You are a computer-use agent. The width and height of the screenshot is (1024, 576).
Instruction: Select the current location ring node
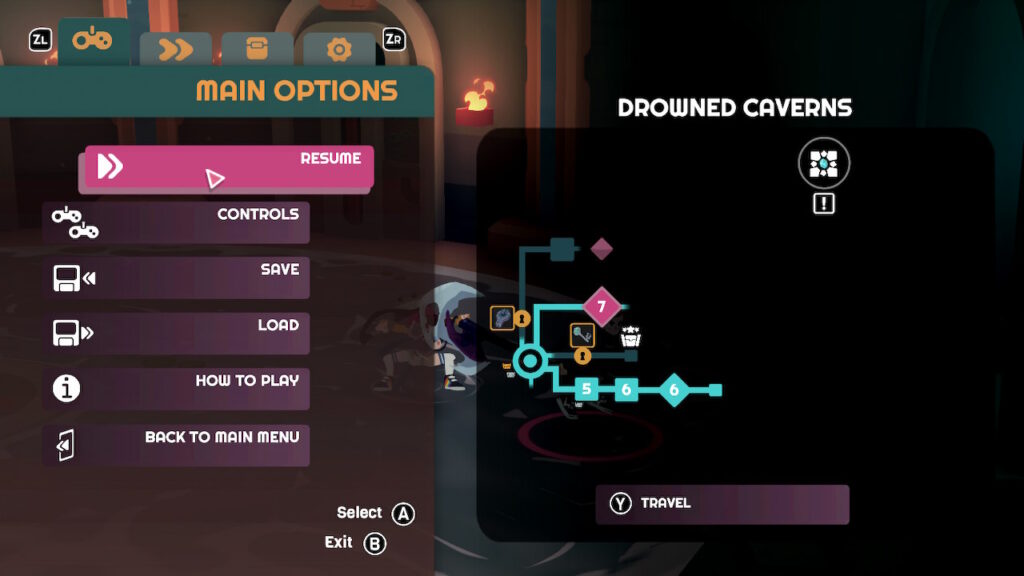[x=528, y=361]
